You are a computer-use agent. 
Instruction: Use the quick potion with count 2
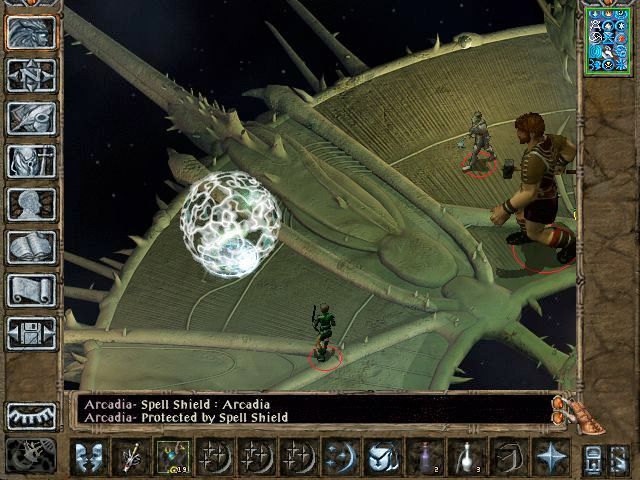point(423,458)
